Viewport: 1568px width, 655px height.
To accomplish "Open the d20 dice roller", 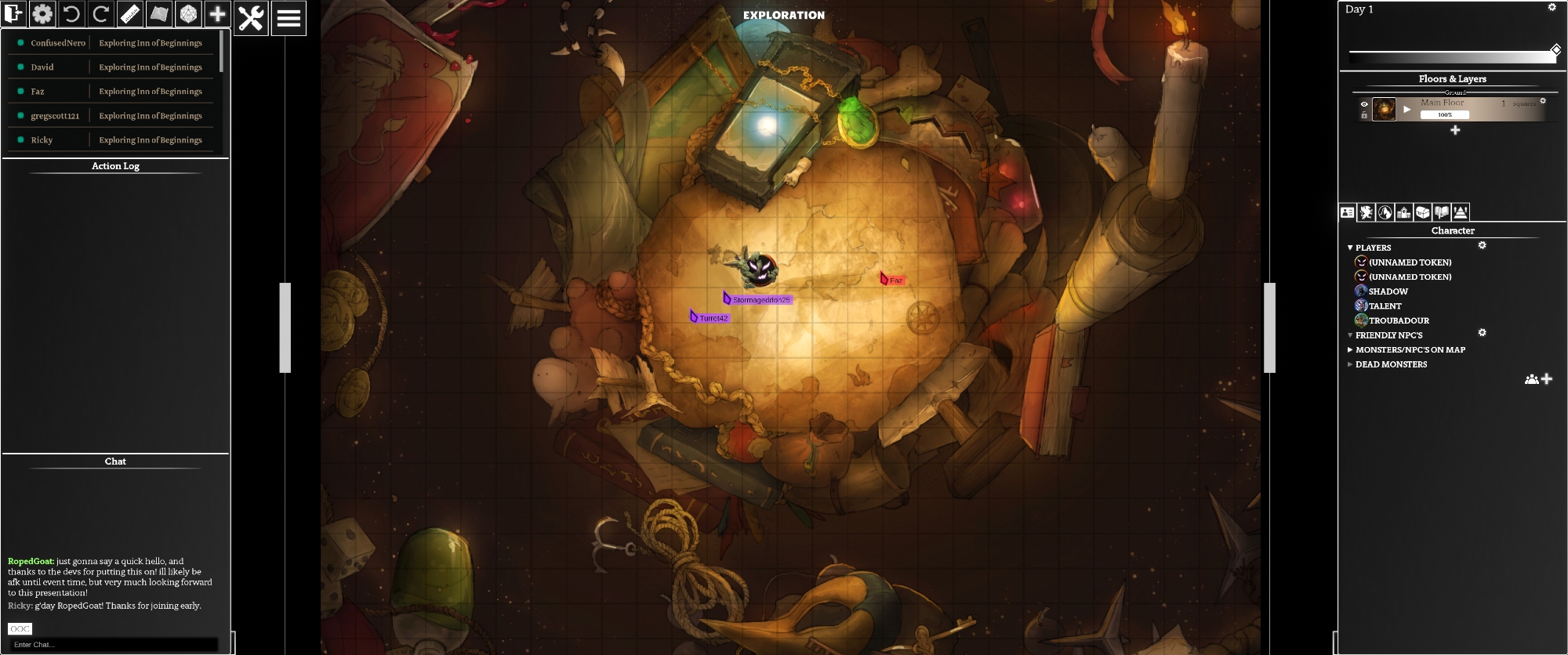I will point(188,14).
